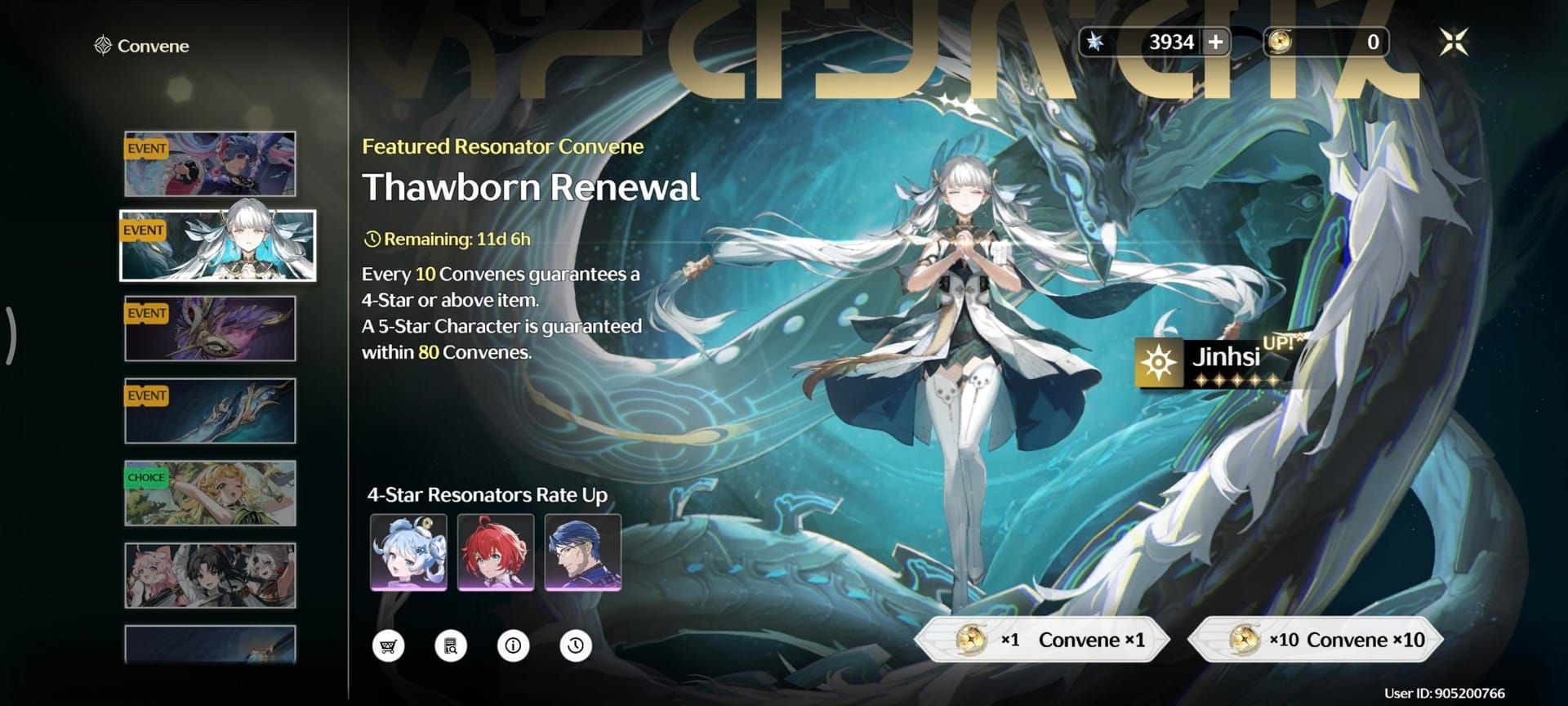Open the Convene Records search icon
Viewport: 1568px width, 706px height.
(451, 645)
